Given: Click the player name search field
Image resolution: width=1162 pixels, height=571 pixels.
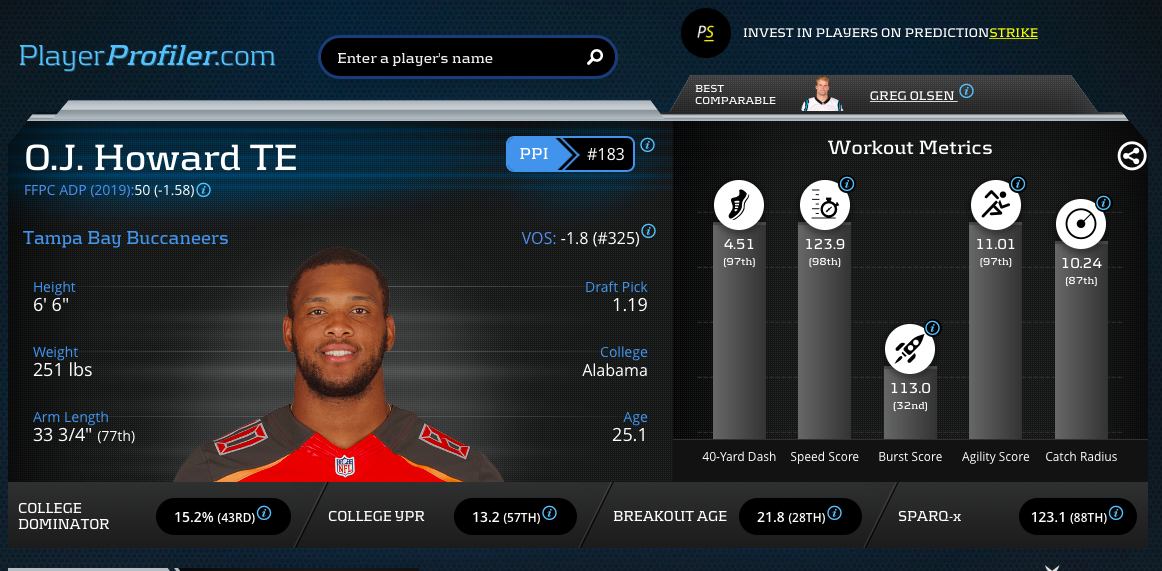Looking at the screenshot, I should click(x=455, y=58).
